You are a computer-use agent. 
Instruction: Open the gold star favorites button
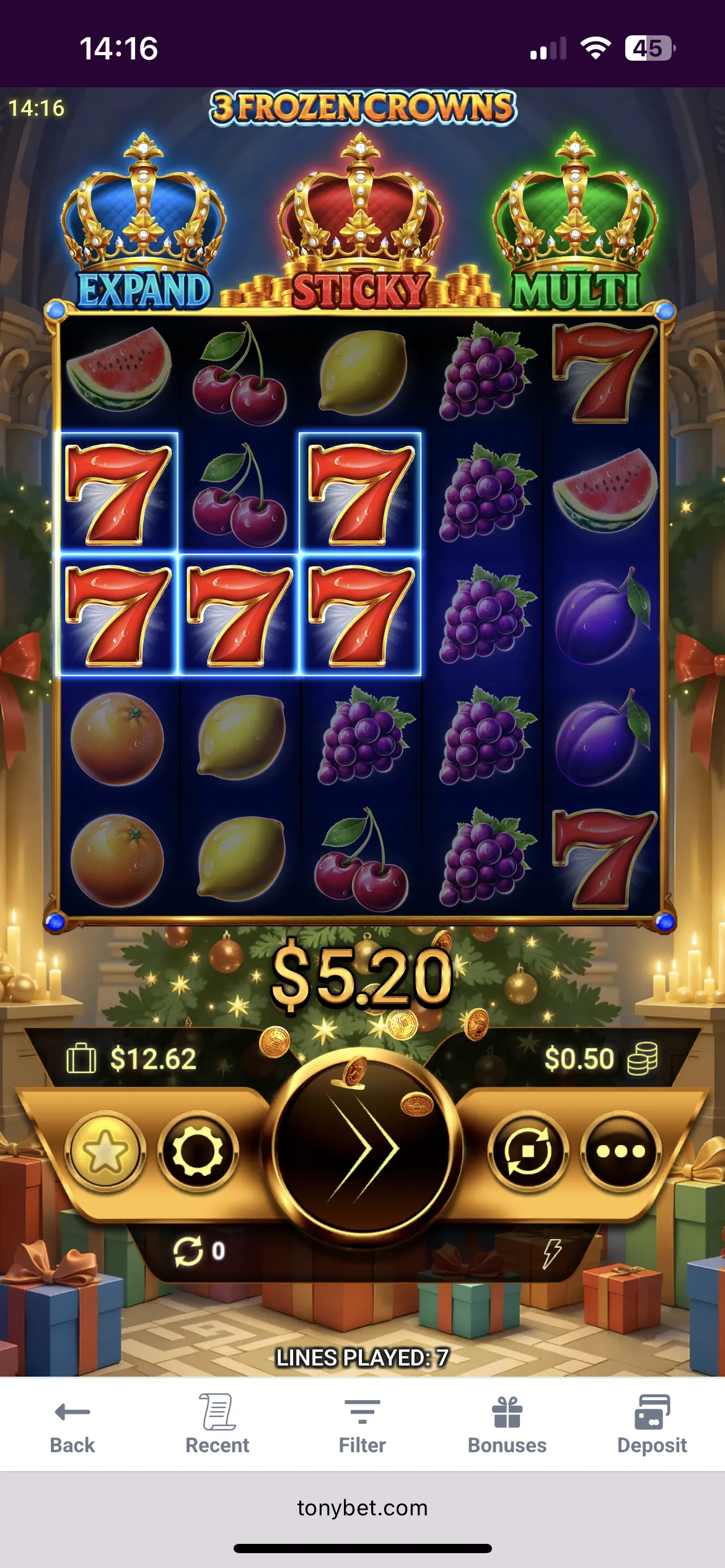pos(105,1151)
